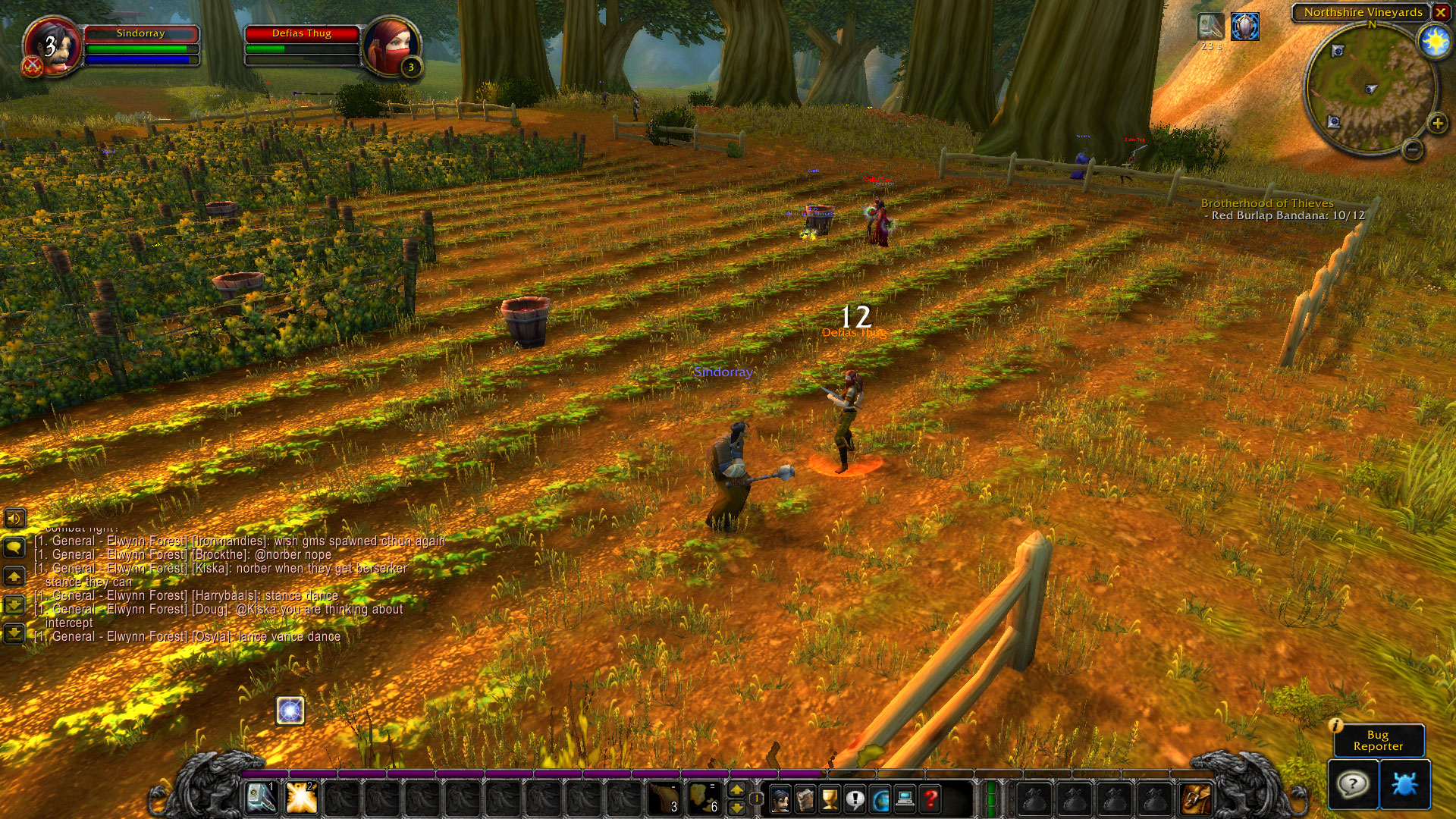
Task: Select the Sindorray player portrait
Action: click(52, 45)
